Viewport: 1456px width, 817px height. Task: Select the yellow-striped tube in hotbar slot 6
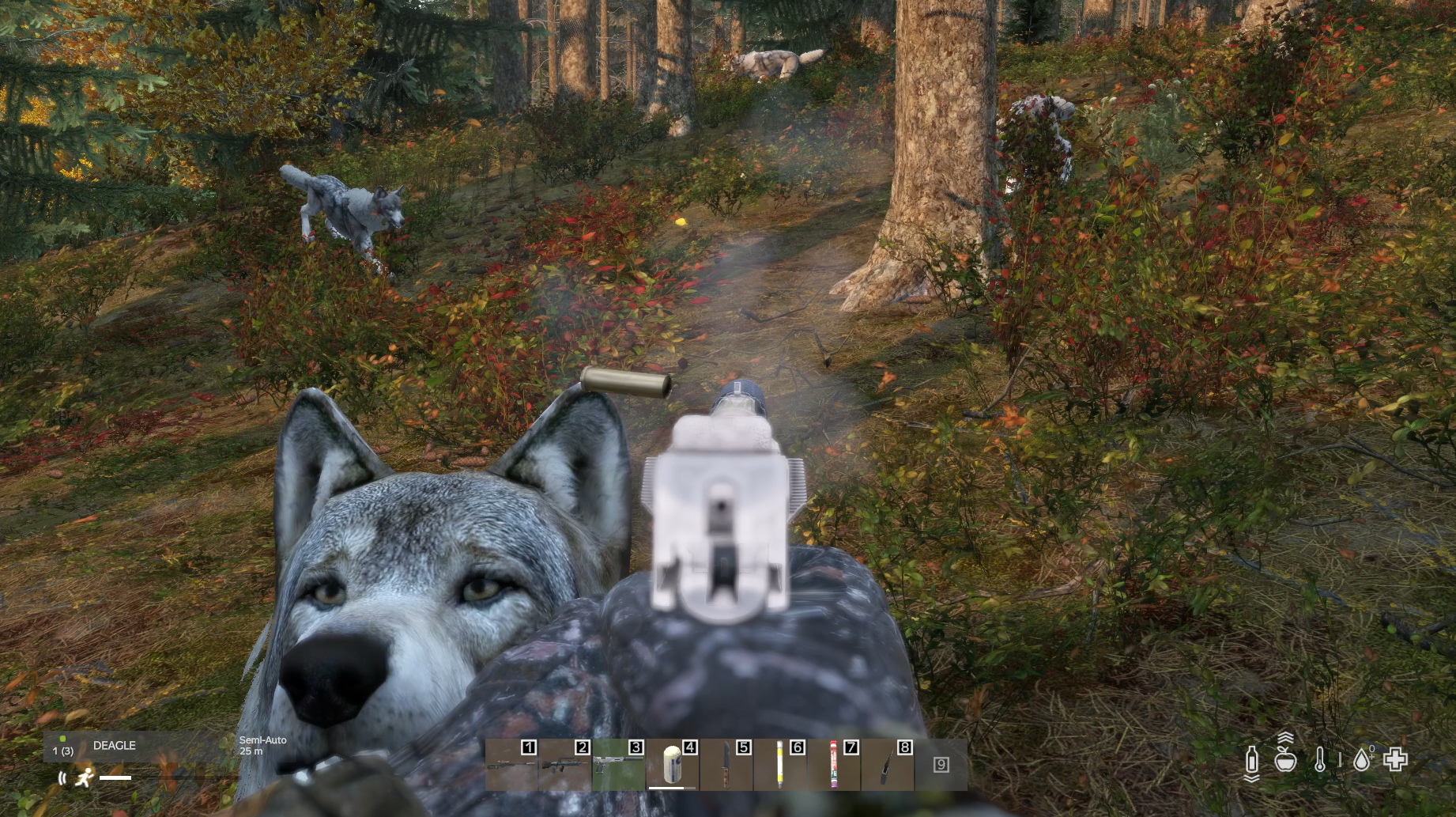[779, 765]
